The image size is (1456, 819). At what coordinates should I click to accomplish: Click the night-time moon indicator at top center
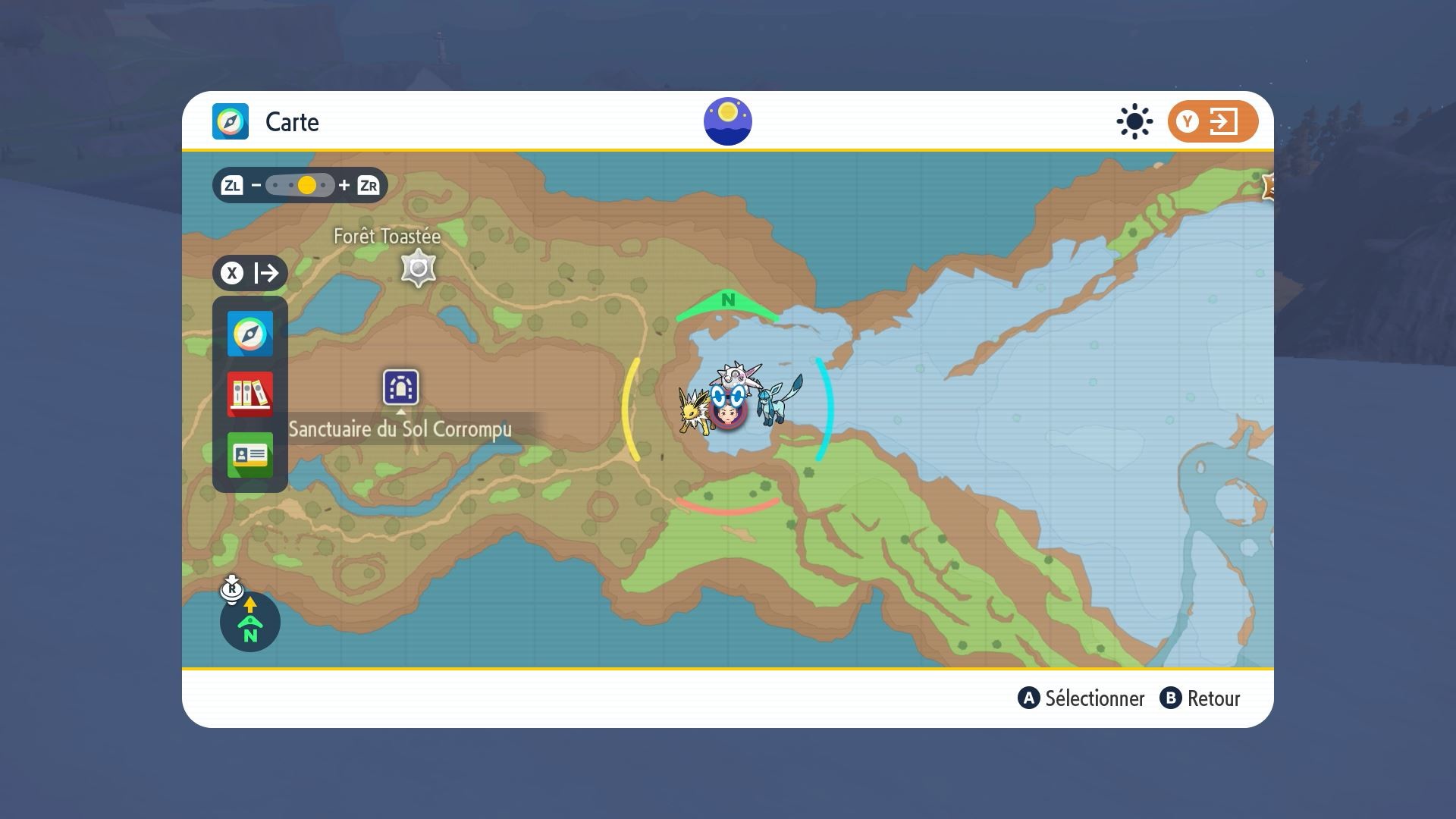(728, 120)
